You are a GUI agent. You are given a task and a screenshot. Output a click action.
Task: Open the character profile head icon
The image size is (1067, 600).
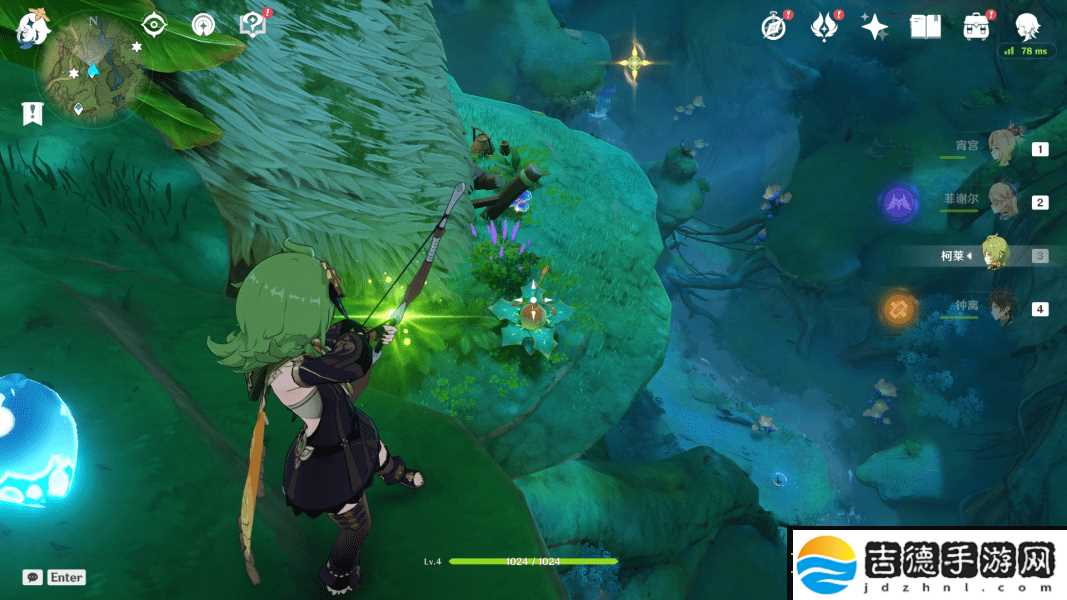pos(1026,27)
